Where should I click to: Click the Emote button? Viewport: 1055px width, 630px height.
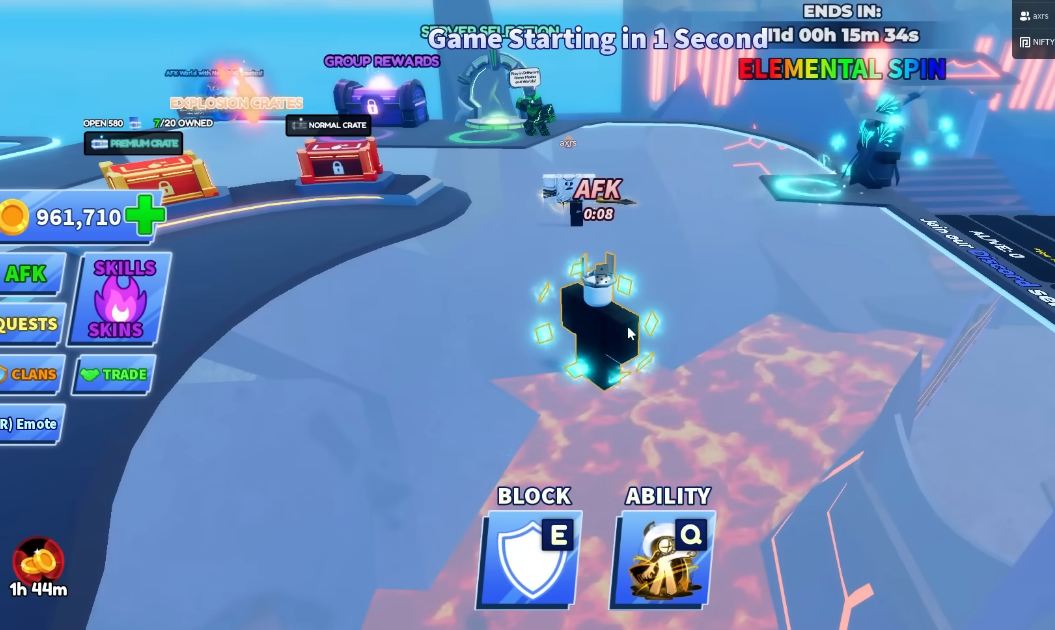point(30,424)
